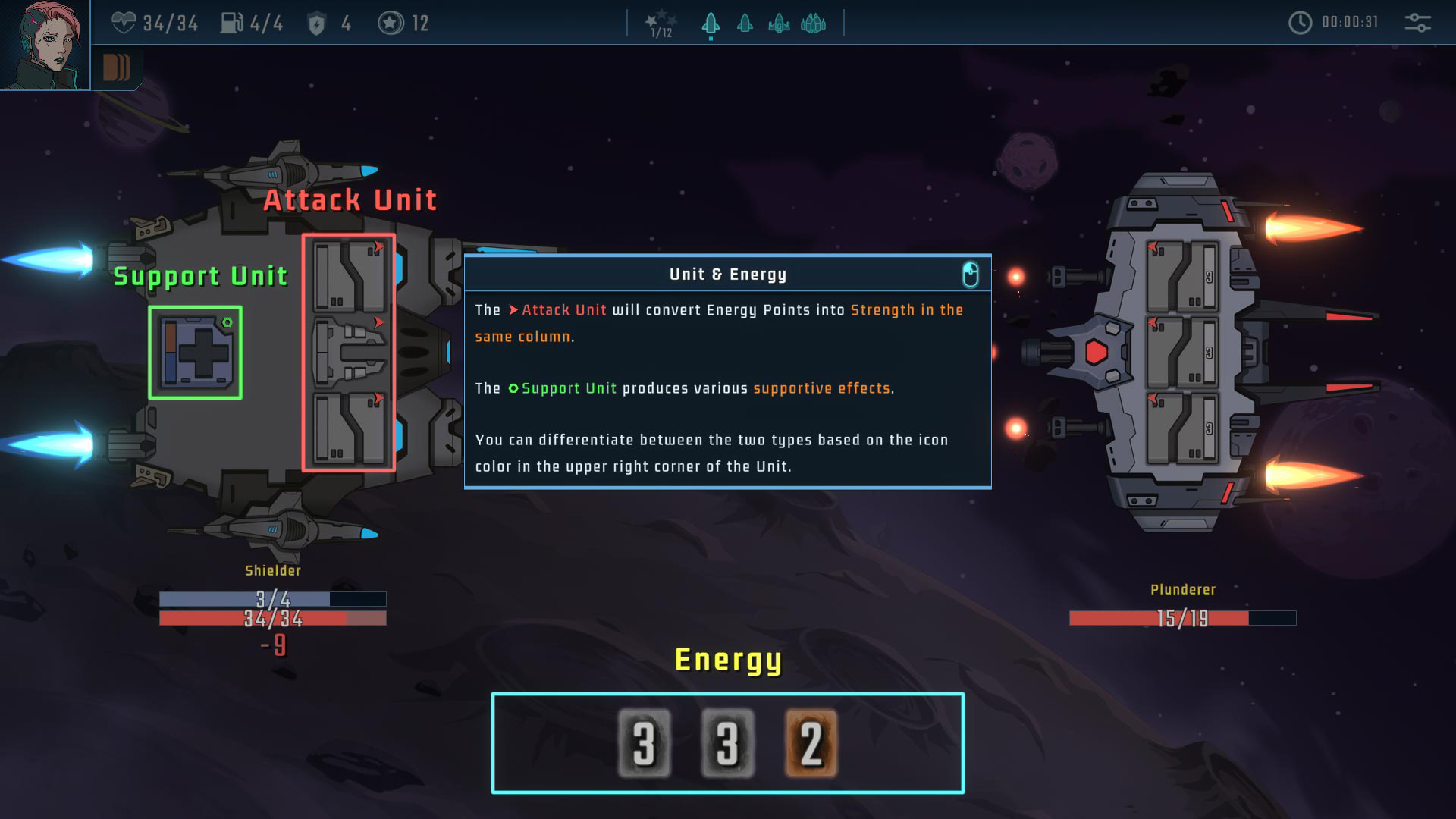Open the settings sliders menu

1417,23
